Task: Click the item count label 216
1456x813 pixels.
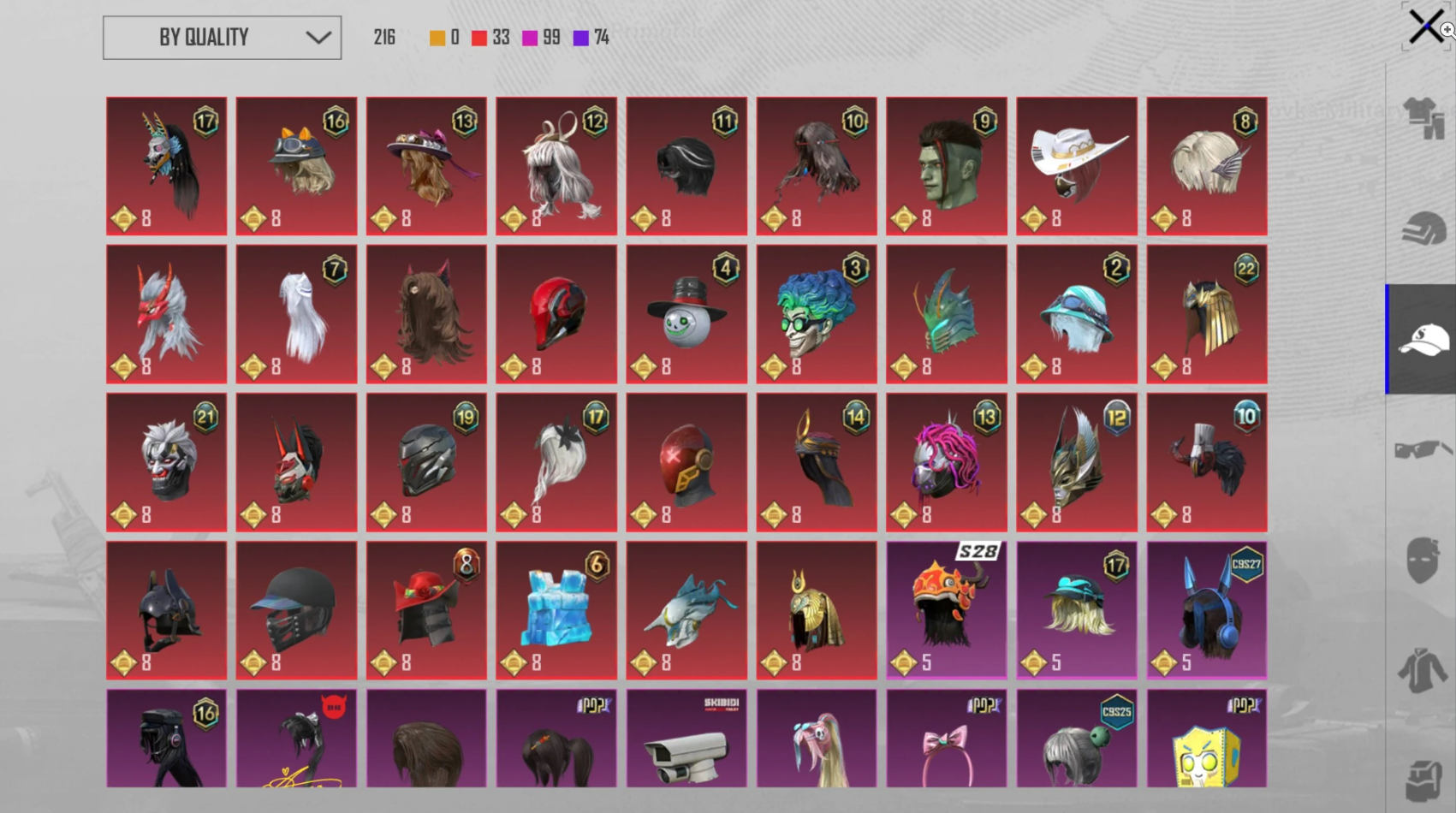Action: point(383,37)
